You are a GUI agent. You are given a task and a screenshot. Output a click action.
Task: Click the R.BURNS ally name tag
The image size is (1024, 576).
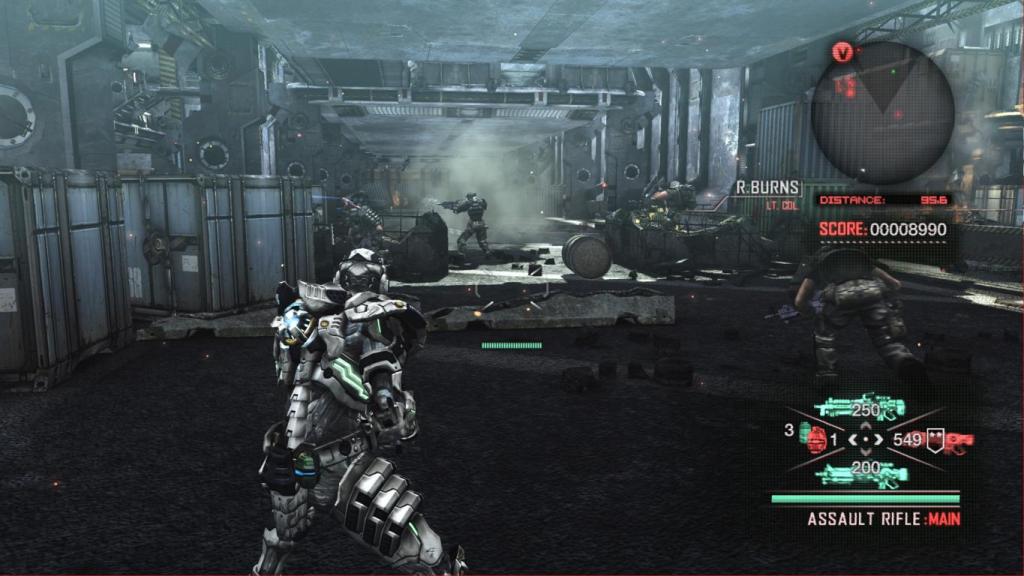click(768, 187)
